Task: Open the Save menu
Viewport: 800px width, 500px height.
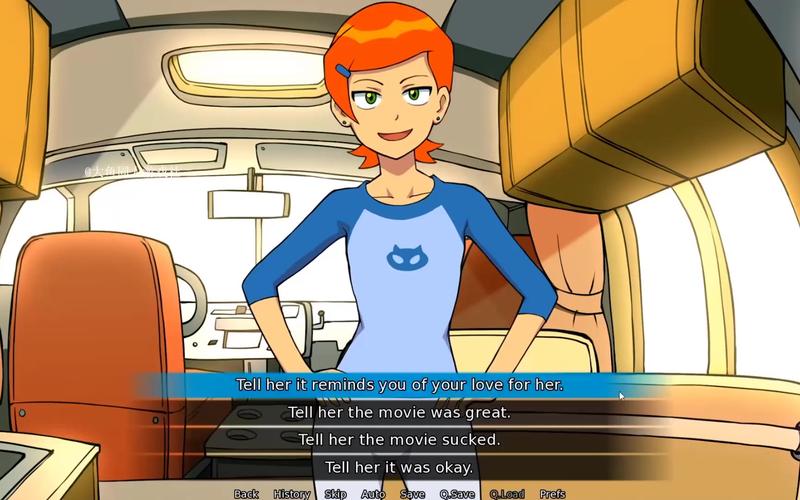Action: coord(412,494)
